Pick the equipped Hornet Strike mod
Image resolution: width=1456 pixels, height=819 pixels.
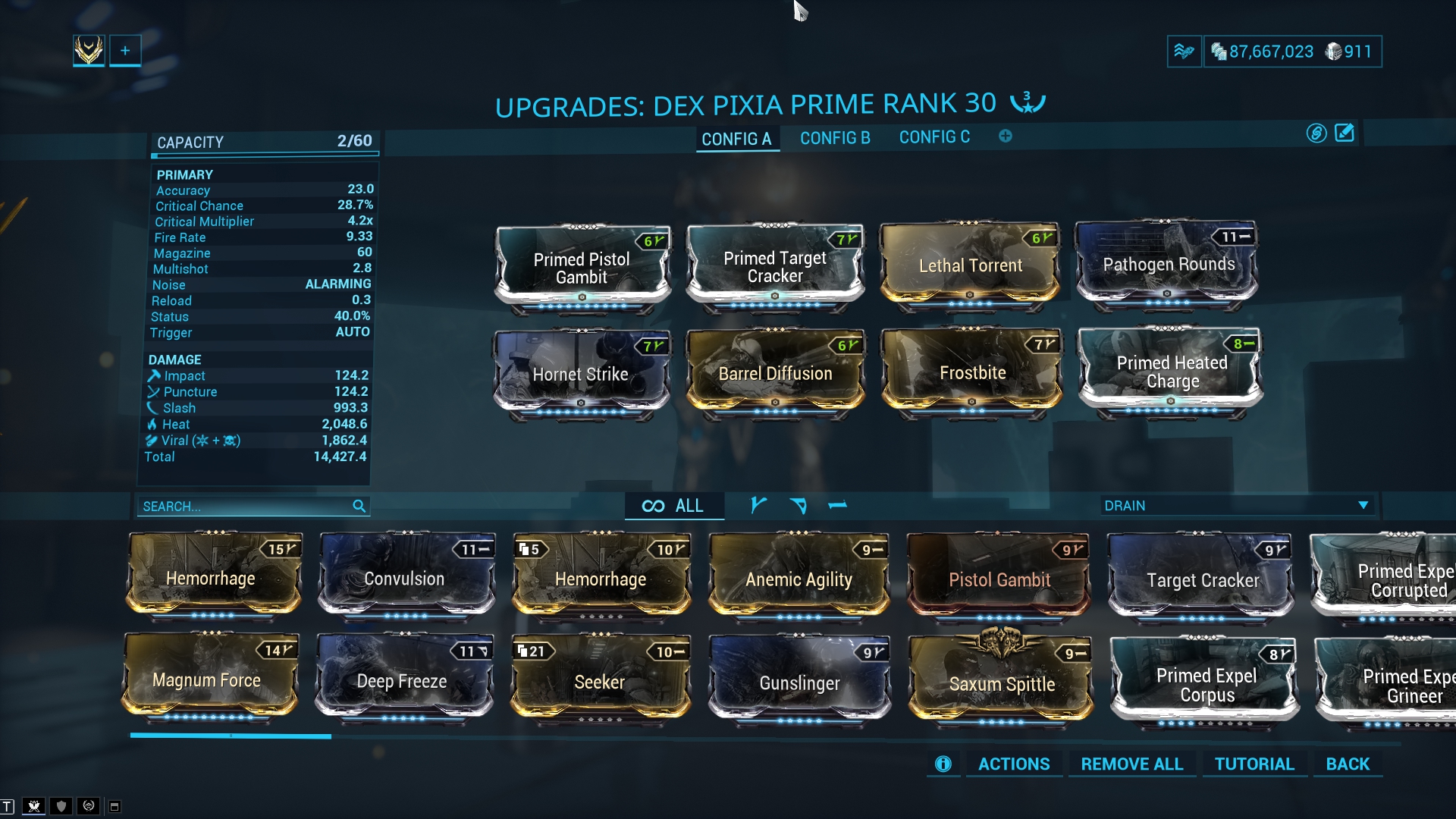(x=581, y=374)
